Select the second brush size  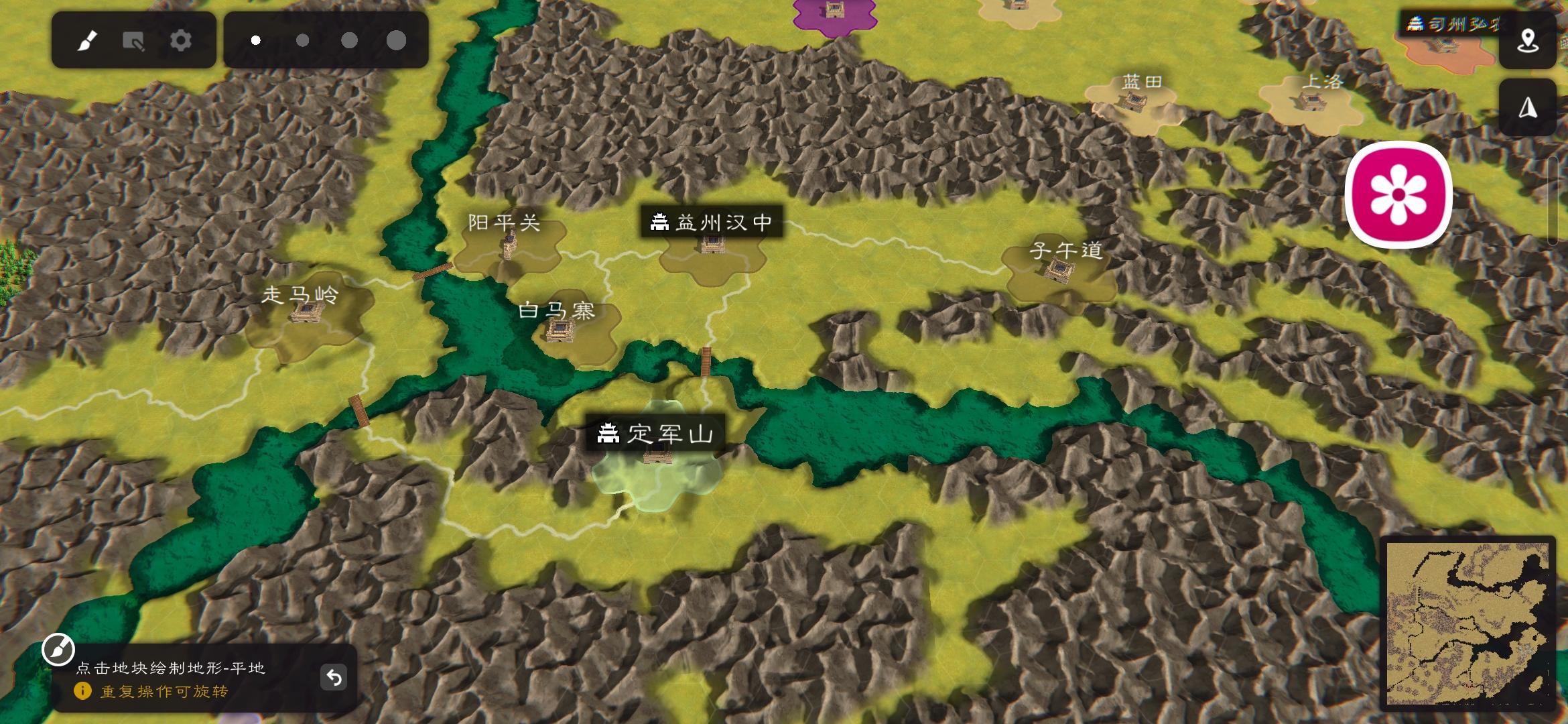[x=302, y=40]
